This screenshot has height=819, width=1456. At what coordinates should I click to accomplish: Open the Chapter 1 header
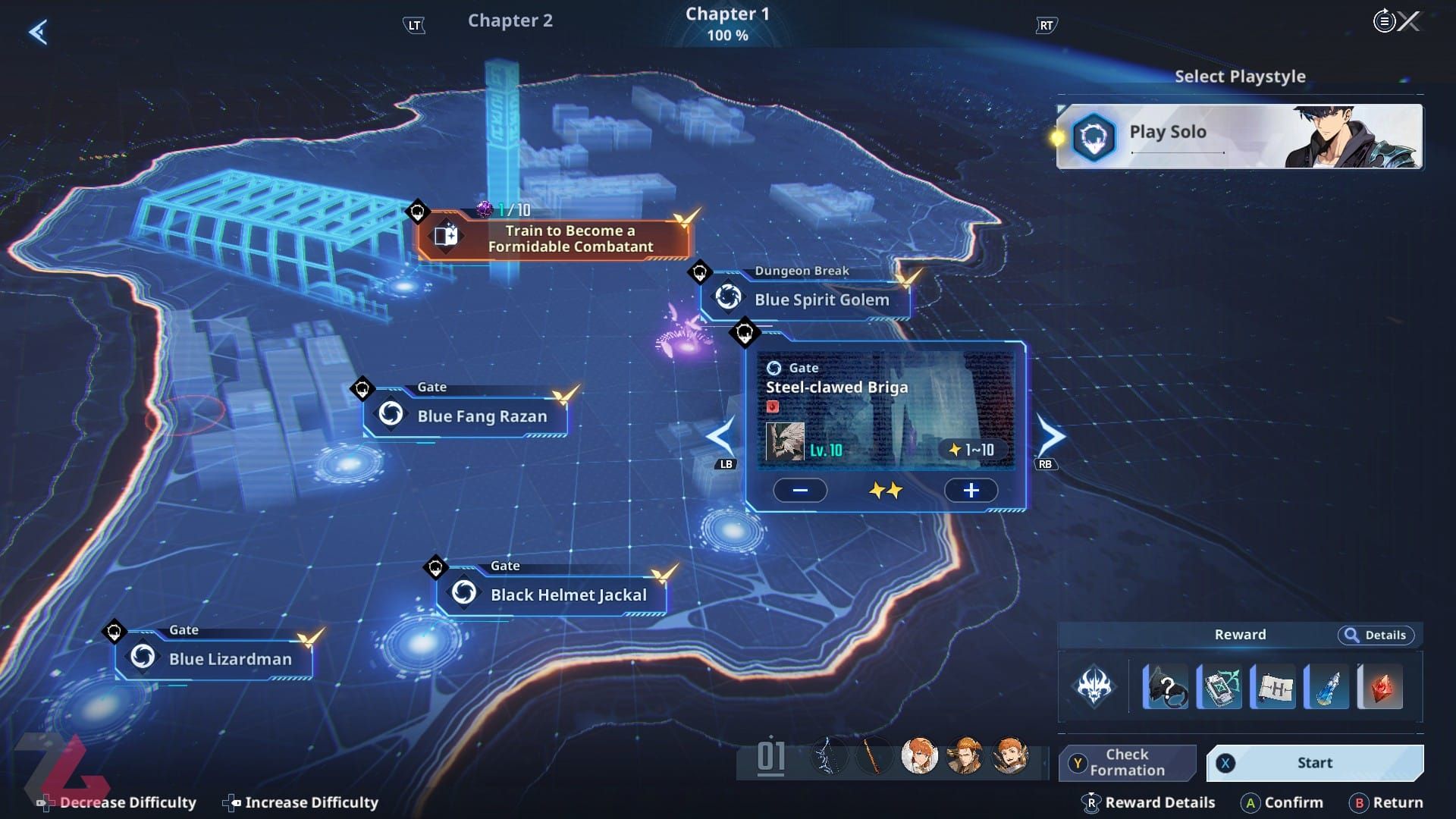[x=726, y=20]
